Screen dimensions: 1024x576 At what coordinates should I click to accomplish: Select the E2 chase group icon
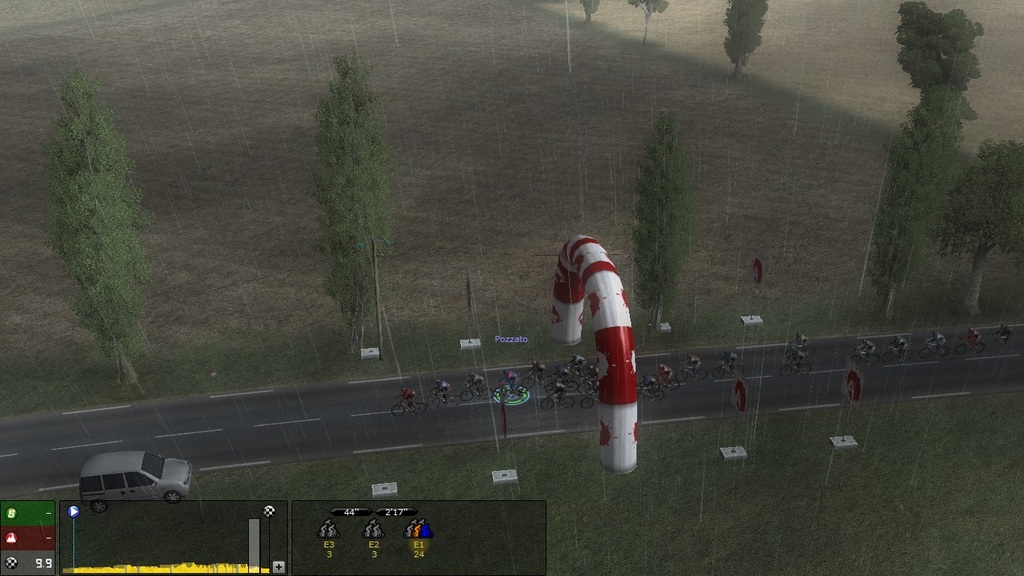coord(373,530)
